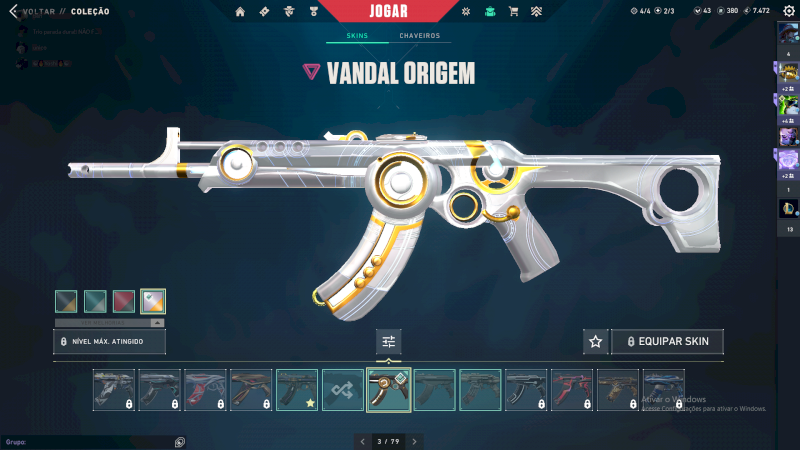Open the store cart icon
Screen dimensions: 800x450
[513, 11]
